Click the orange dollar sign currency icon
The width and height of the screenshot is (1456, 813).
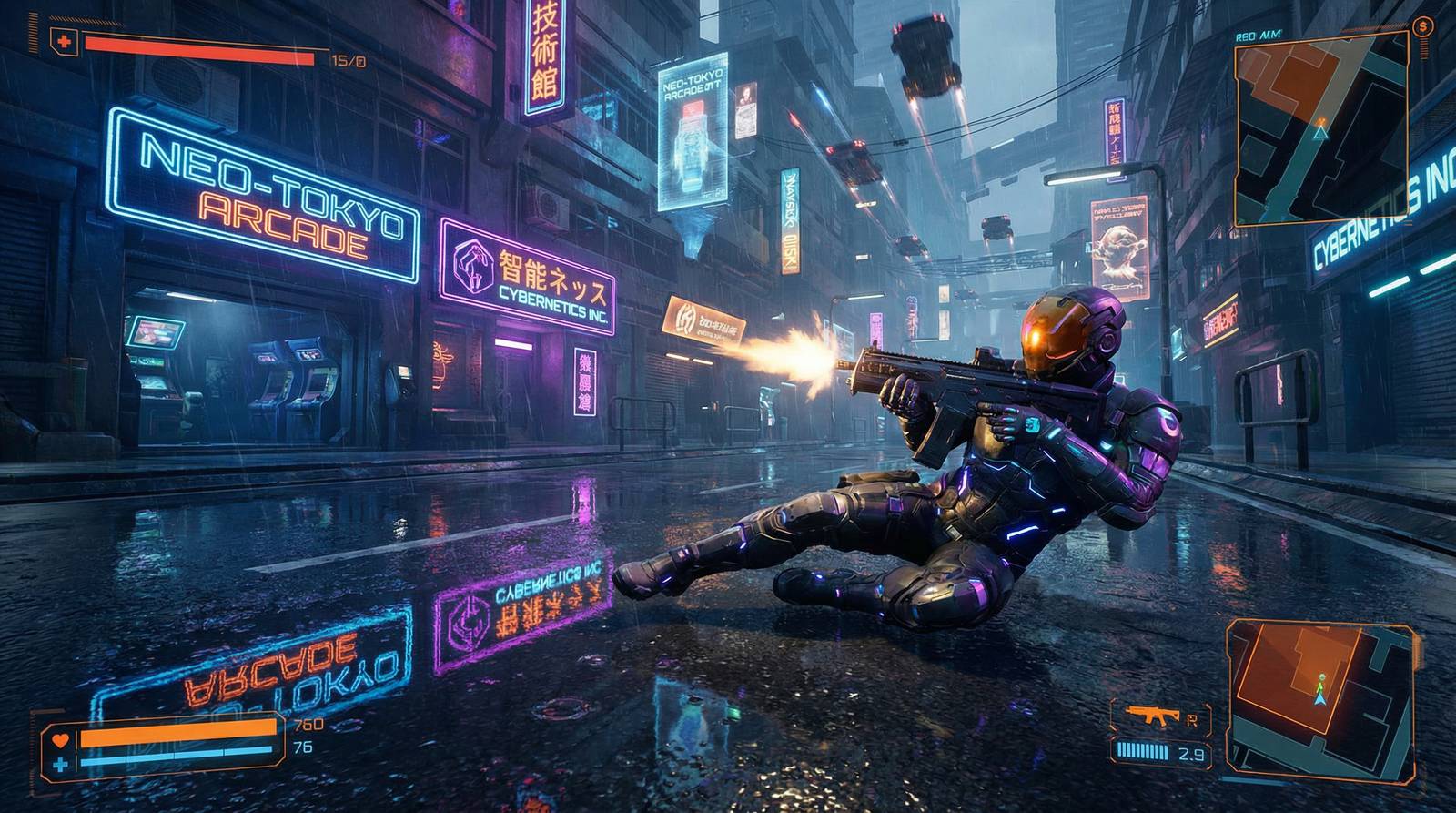[x=1424, y=28]
